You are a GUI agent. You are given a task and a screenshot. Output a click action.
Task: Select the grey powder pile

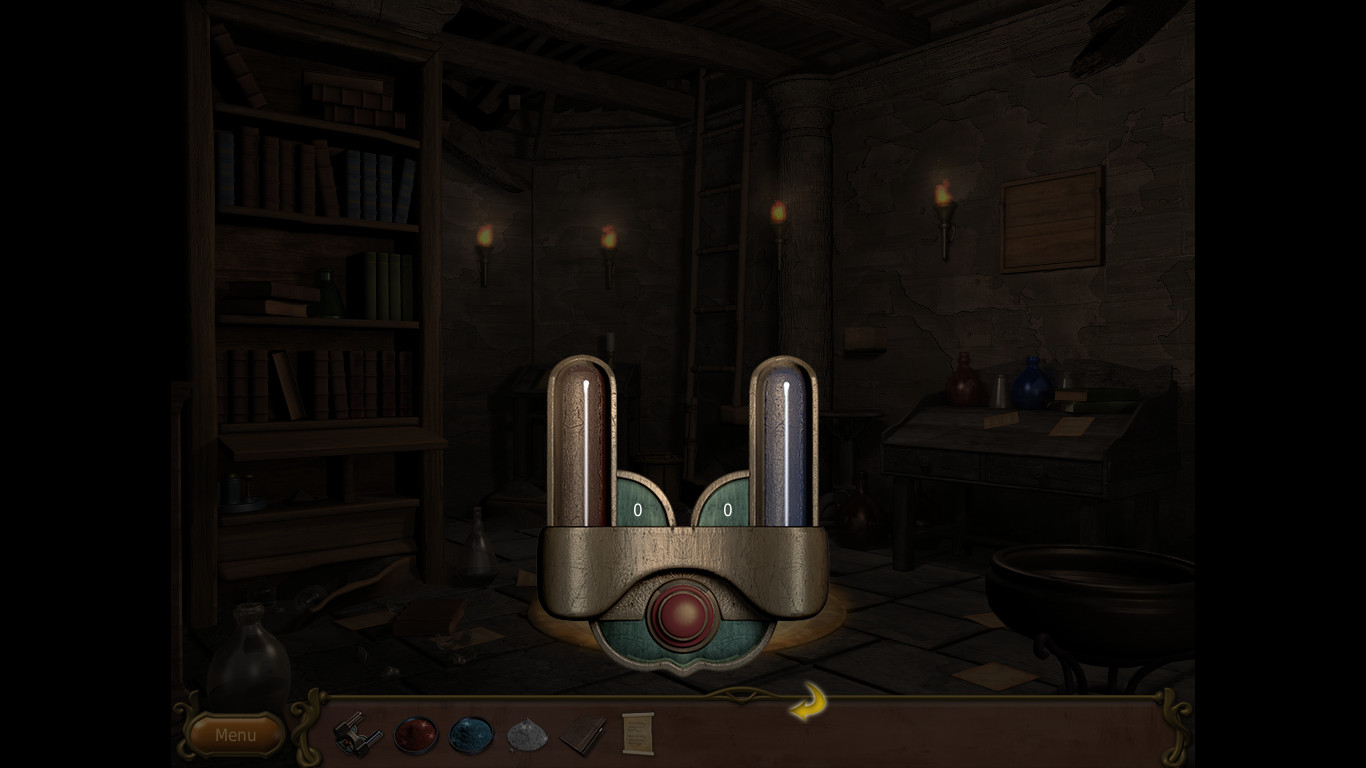527,735
